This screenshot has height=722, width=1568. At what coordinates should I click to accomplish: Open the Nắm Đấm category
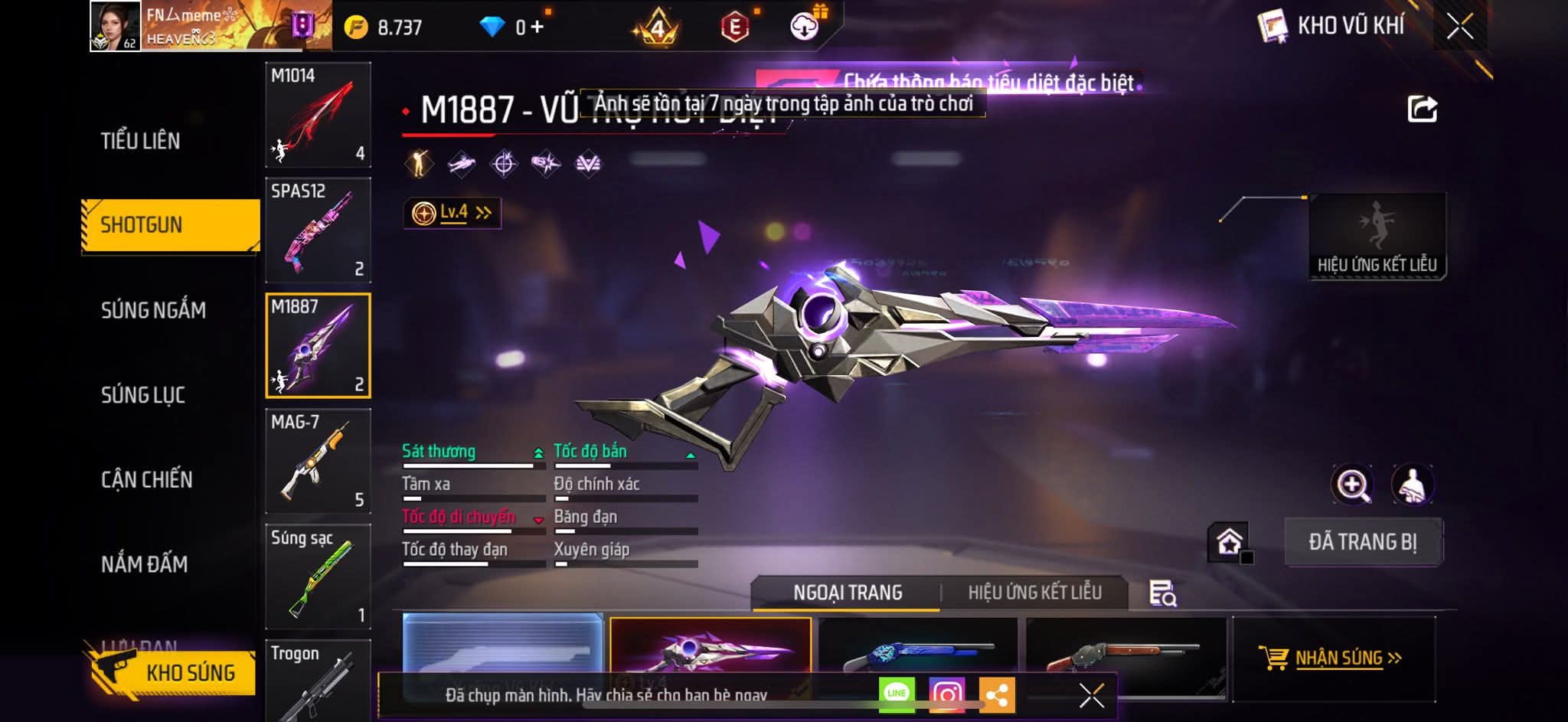click(x=144, y=564)
